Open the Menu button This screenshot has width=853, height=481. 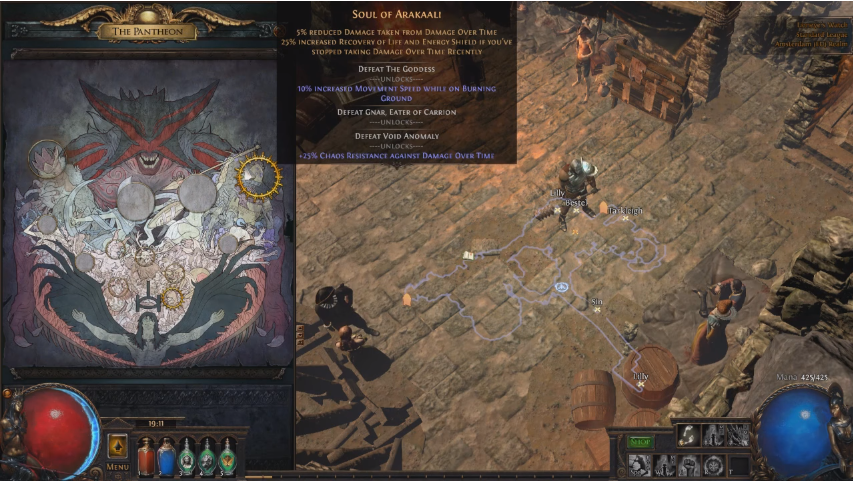[x=118, y=466]
